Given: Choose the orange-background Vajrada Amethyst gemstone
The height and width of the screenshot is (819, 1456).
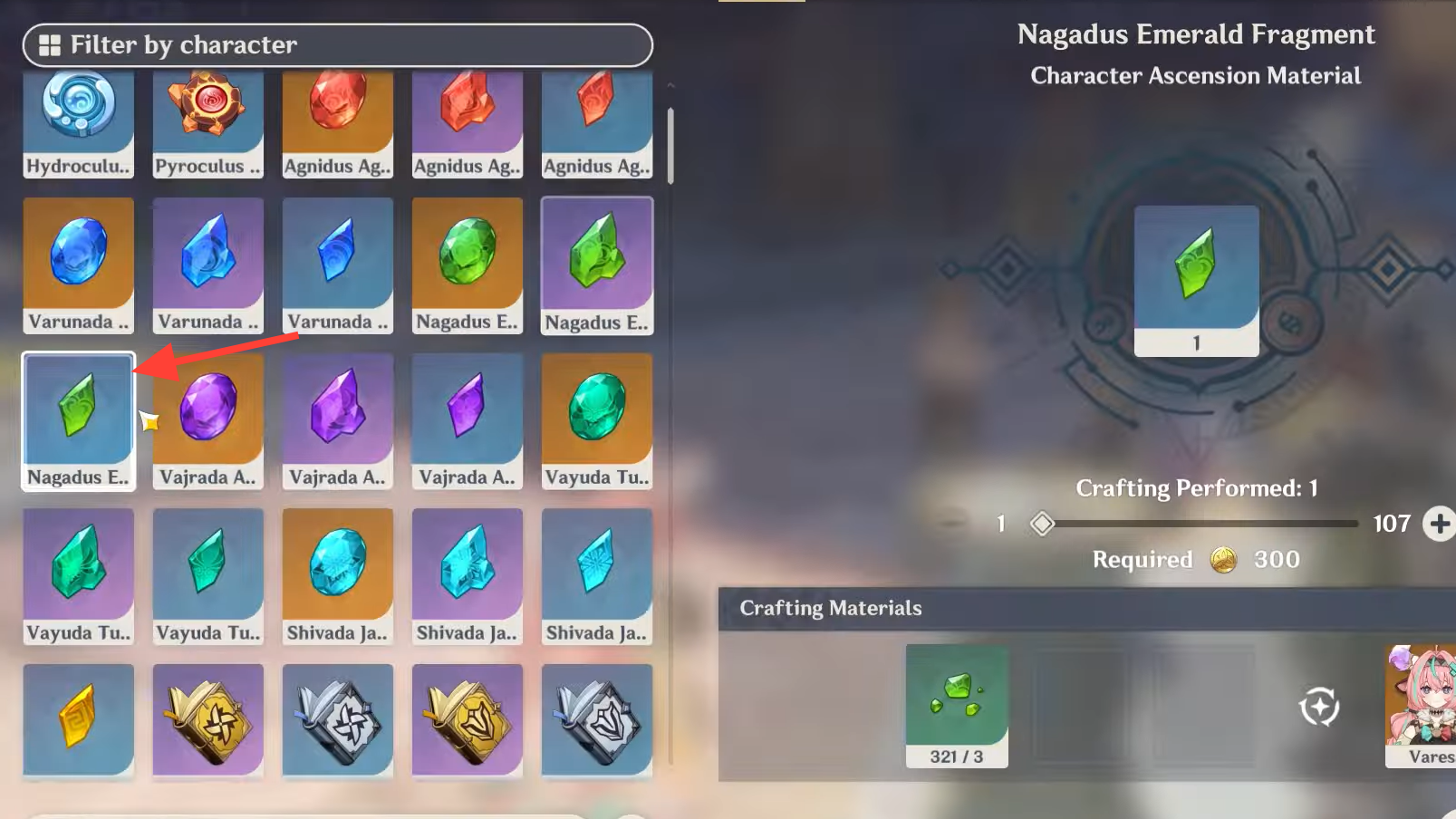Looking at the screenshot, I should point(208,421).
